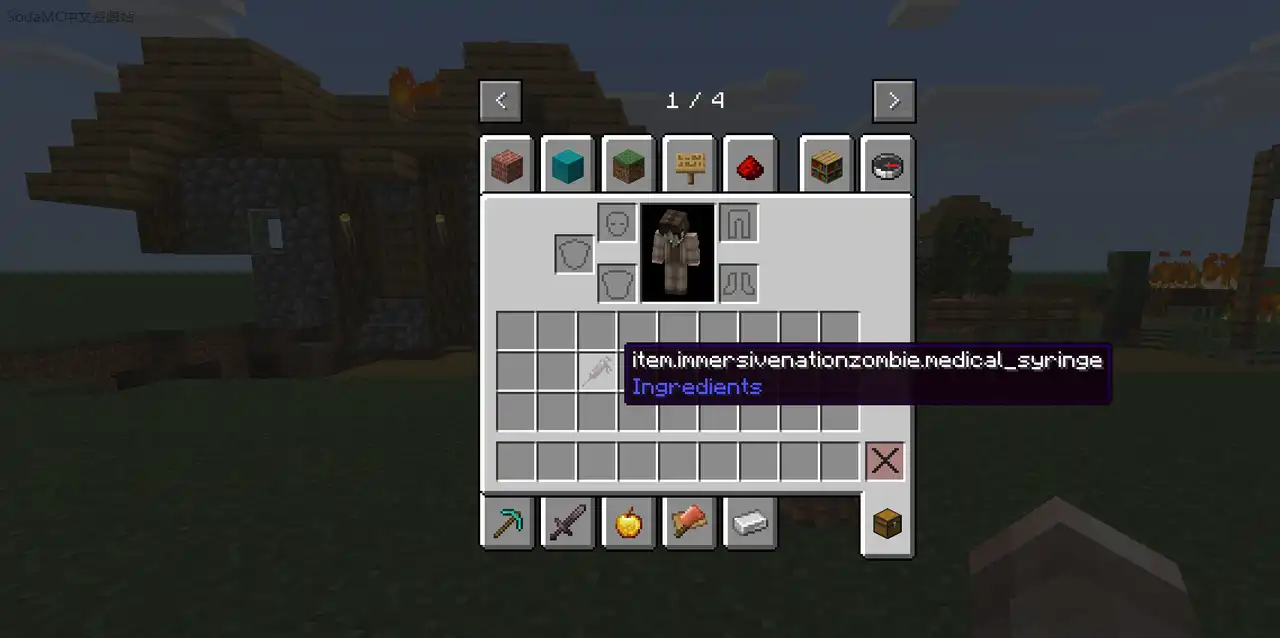Viewport: 1280px width, 638px height.
Task: Go to the next creative tab page
Action: (x=893, y=101)
